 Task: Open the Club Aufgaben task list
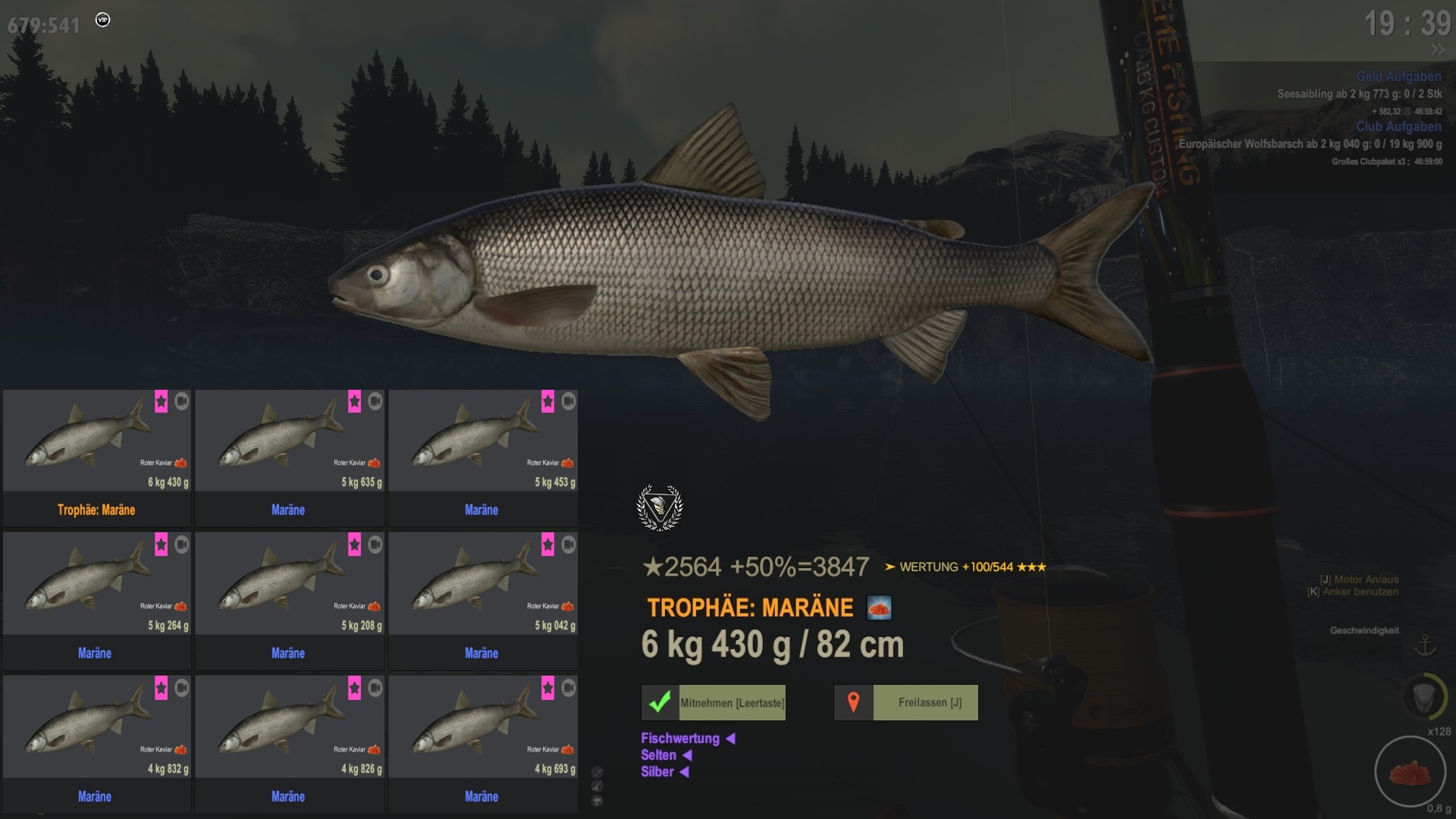click(x=1398, y=127)
